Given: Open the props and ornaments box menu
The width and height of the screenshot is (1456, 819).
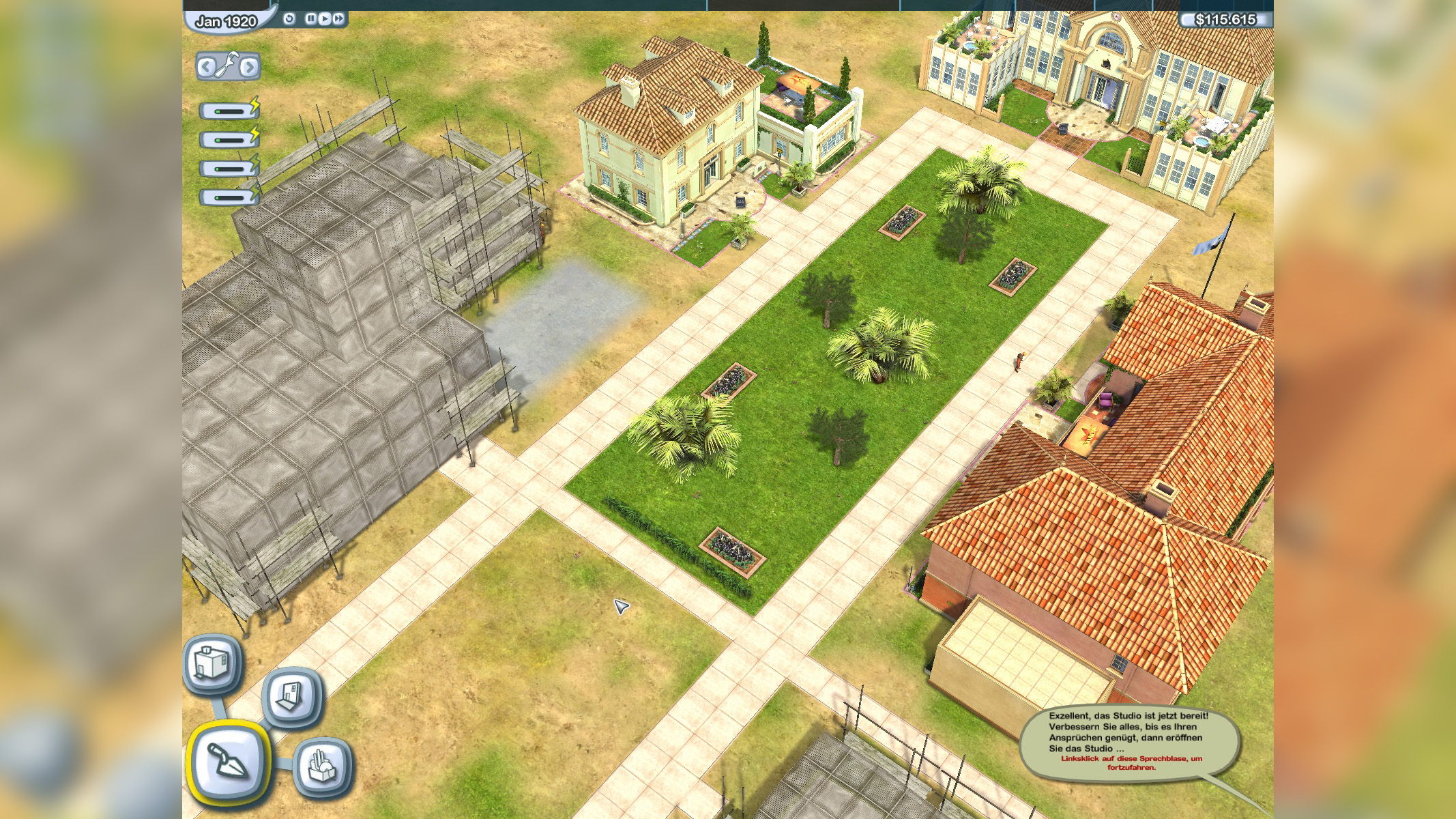Looking at the screenshot, I should coord(323,766).
